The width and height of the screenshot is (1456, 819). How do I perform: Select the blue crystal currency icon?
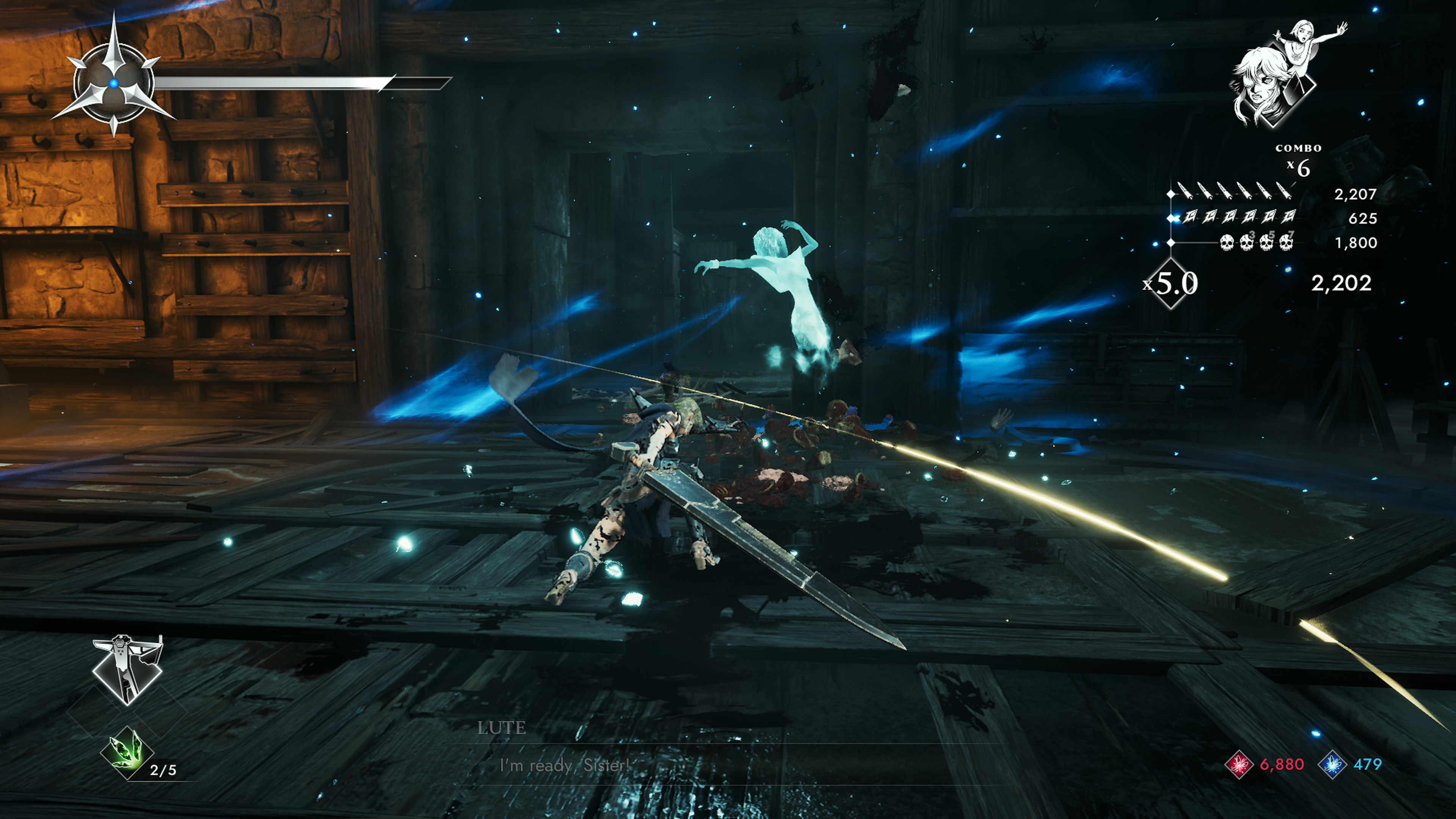[x=1332, y=765]
